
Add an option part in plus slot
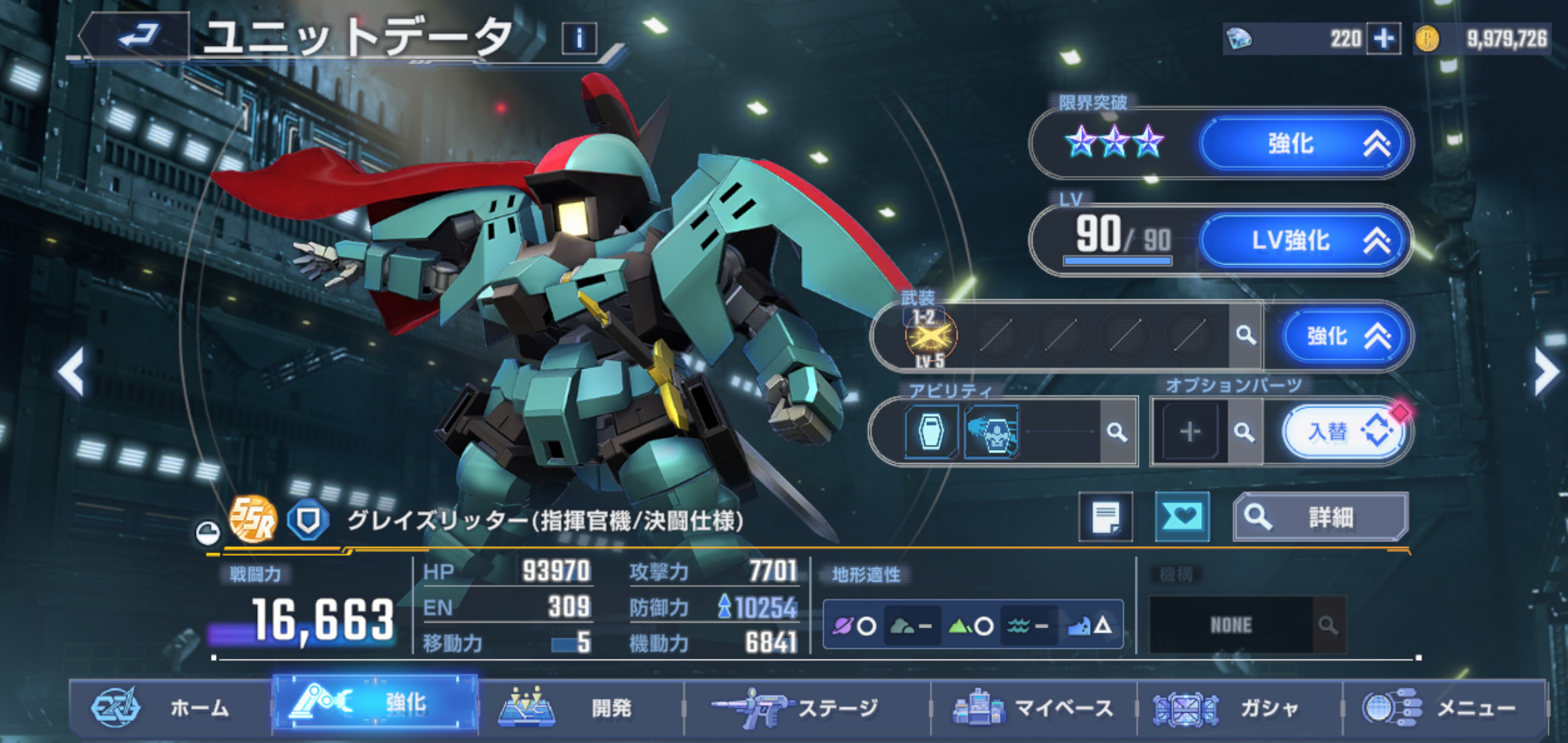(1190, 432)
